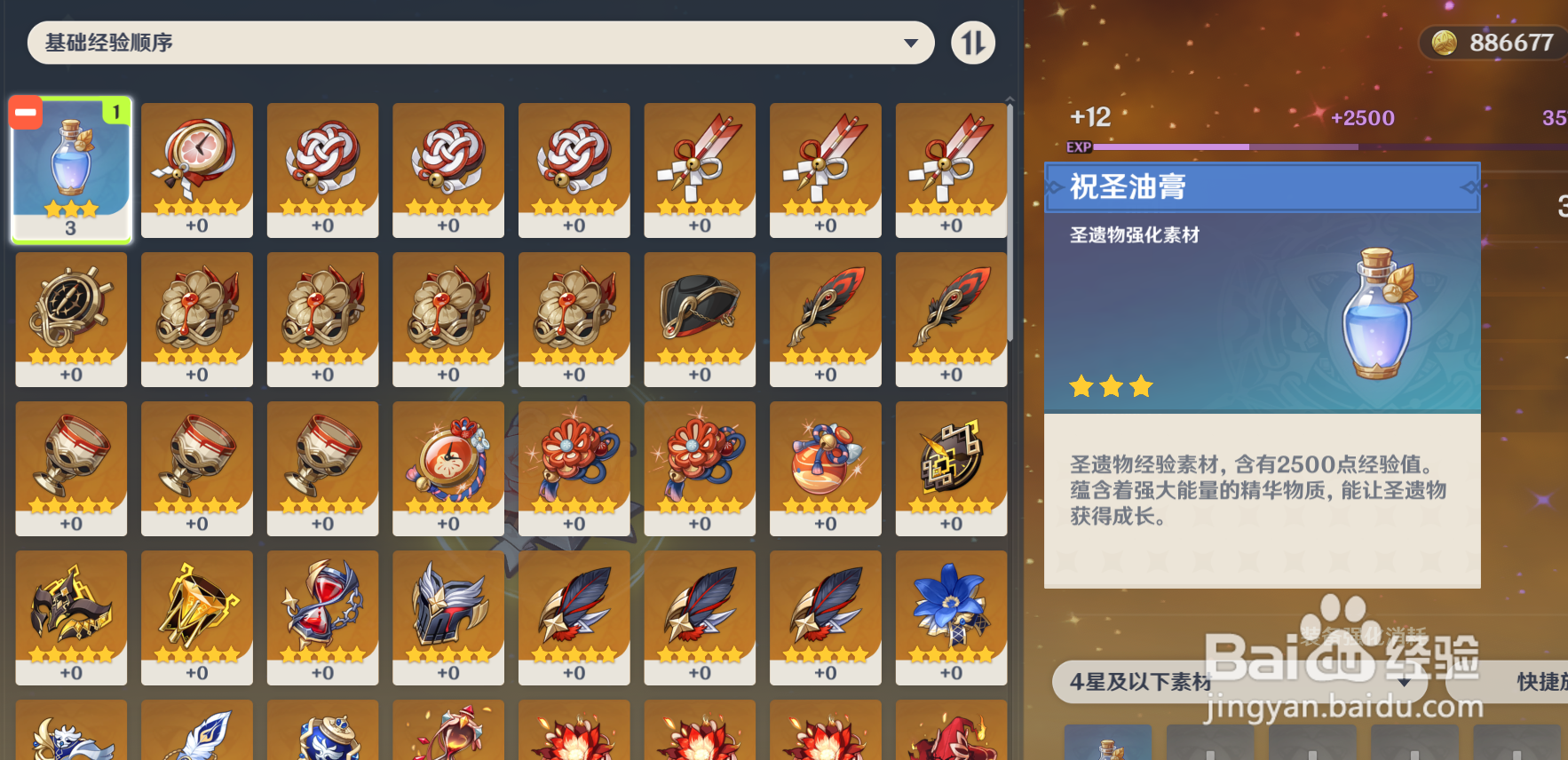Select the golden lantern artifact in fourth row
The image size is (1568, 760).
tap(196, 616)
